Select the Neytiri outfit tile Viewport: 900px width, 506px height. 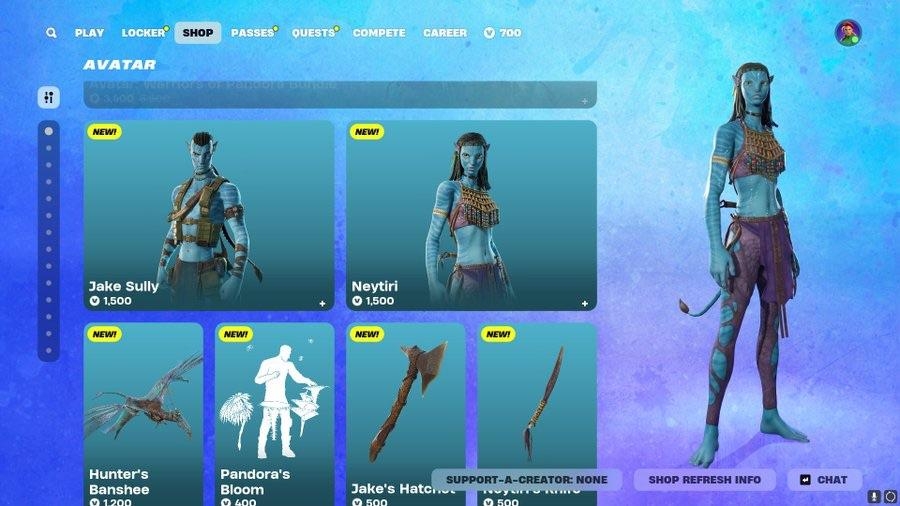(471, 215)
